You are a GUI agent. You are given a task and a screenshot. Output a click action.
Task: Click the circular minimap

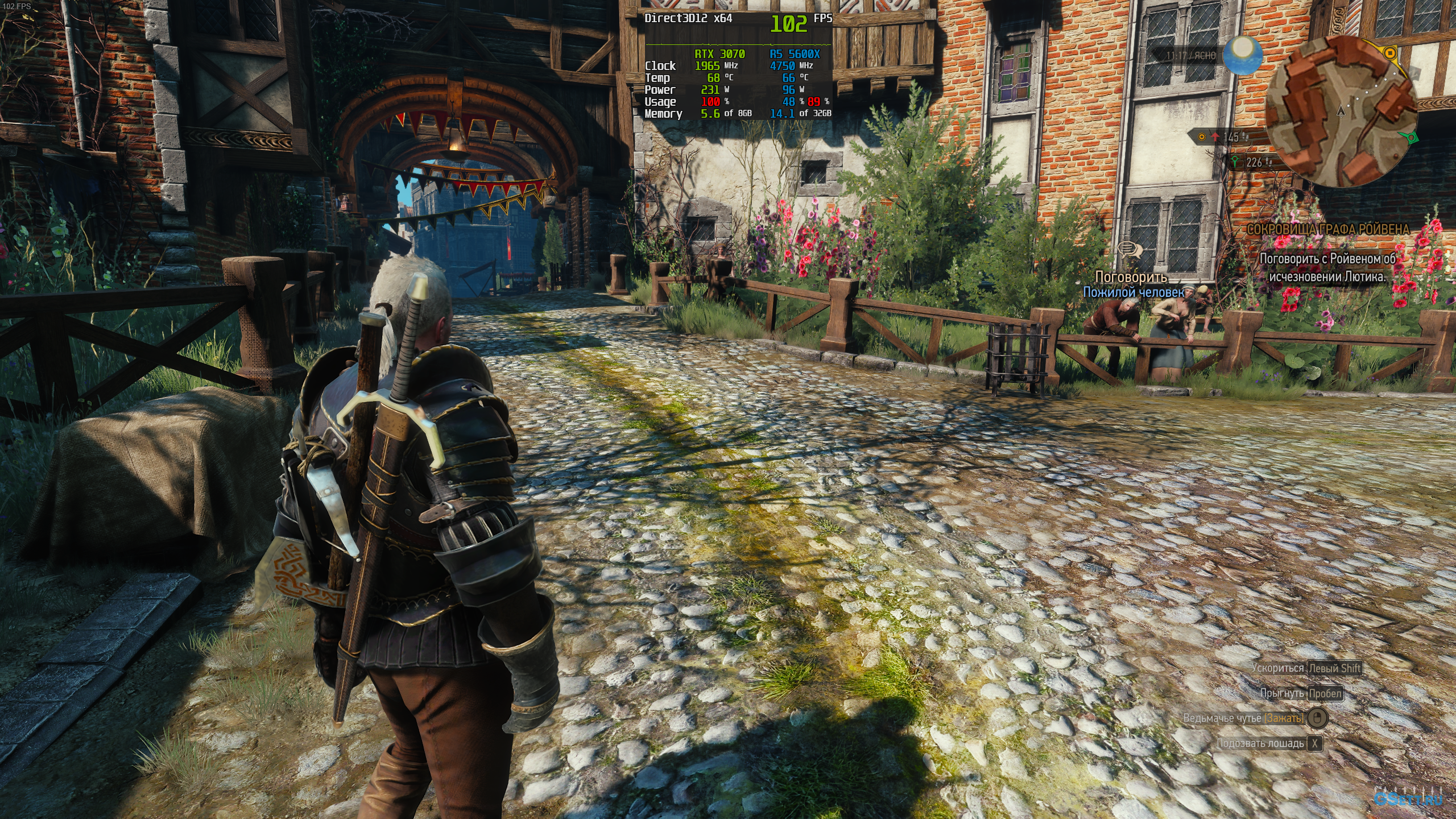[1341, 111]
